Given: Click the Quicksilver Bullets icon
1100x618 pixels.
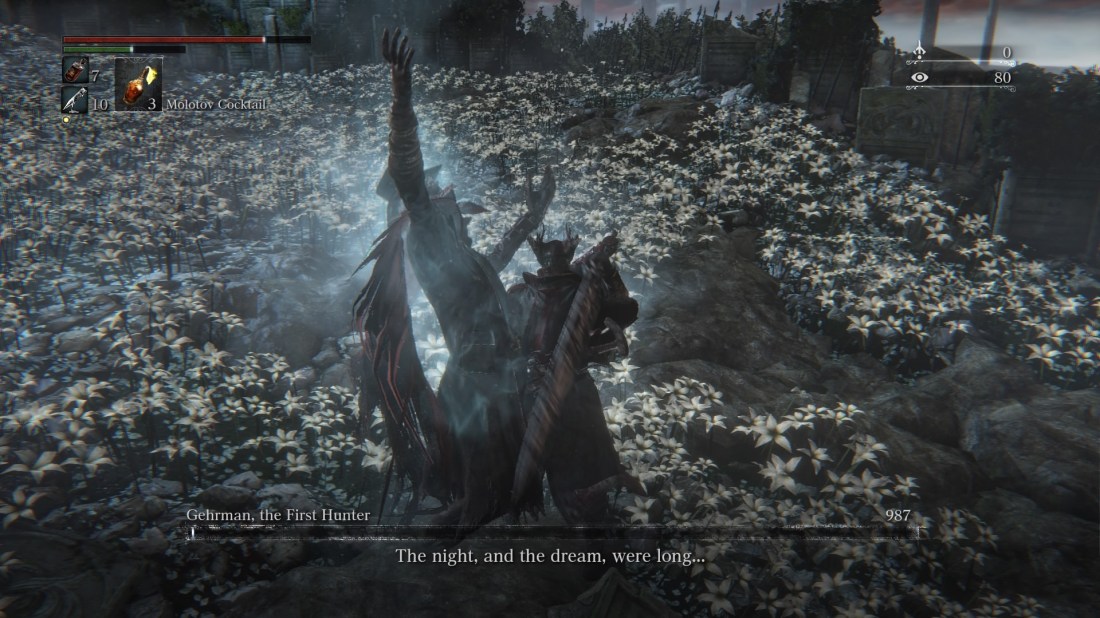Looking at the screenshot, I should tap(75, 100).
